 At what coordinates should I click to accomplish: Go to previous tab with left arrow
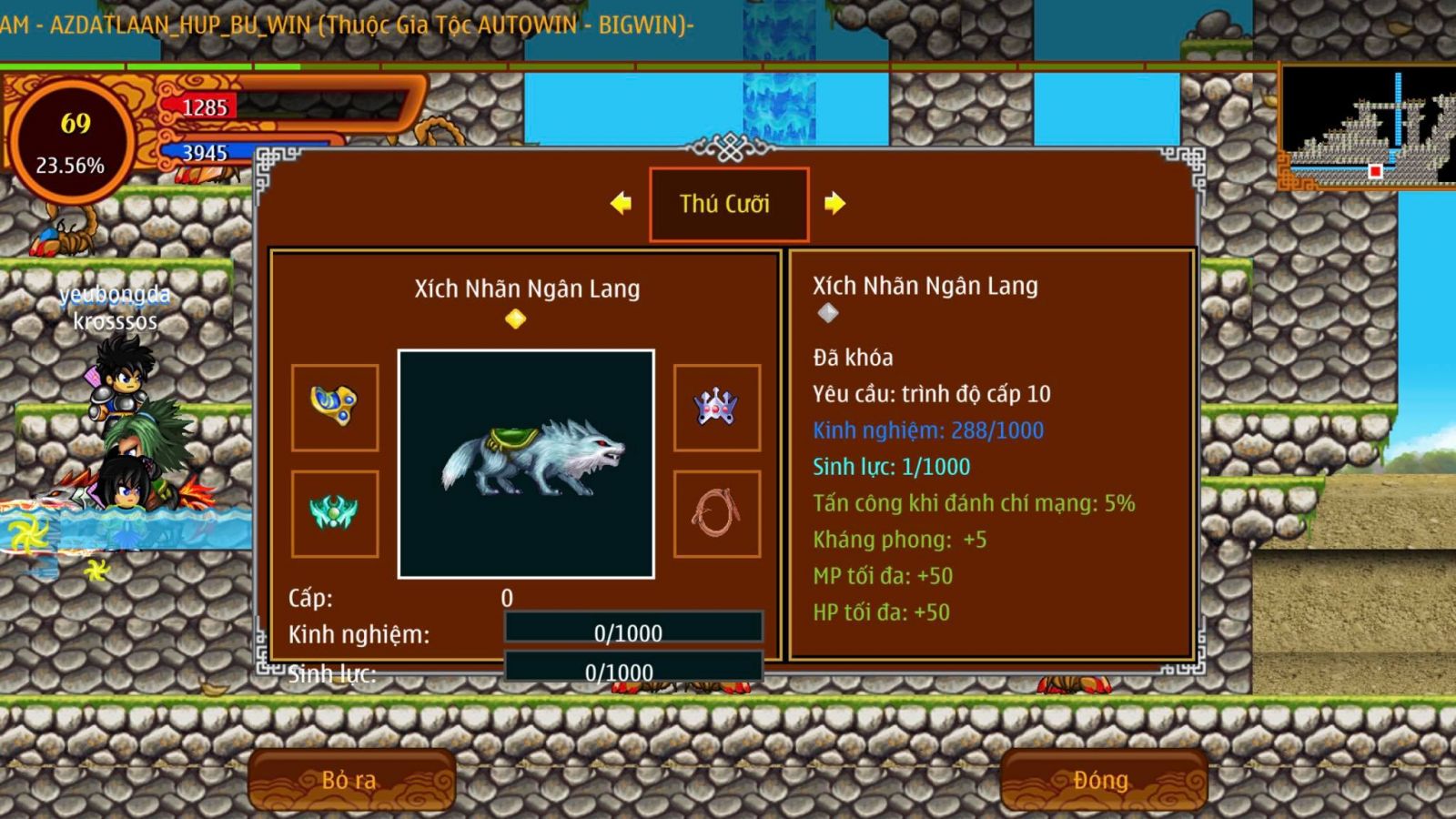(622, 203)
